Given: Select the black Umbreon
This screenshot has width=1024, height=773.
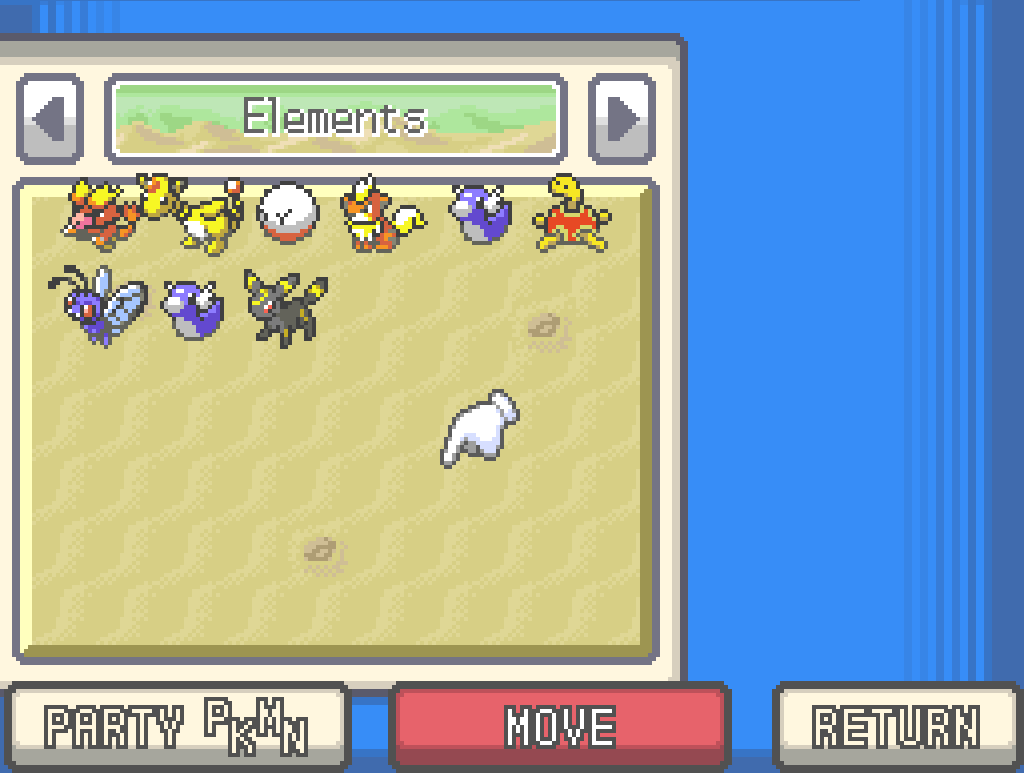Looking at the screenshot, I should 287,306.
